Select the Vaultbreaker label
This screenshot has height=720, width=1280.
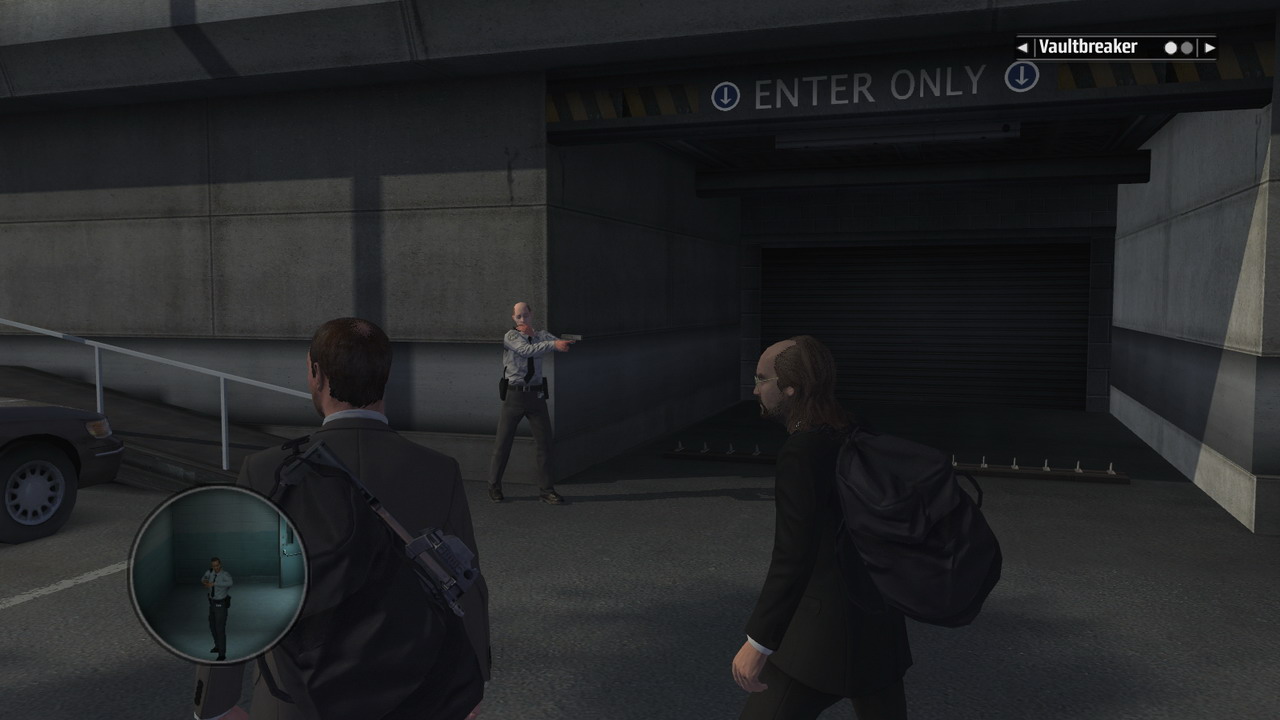(1088, 47)
